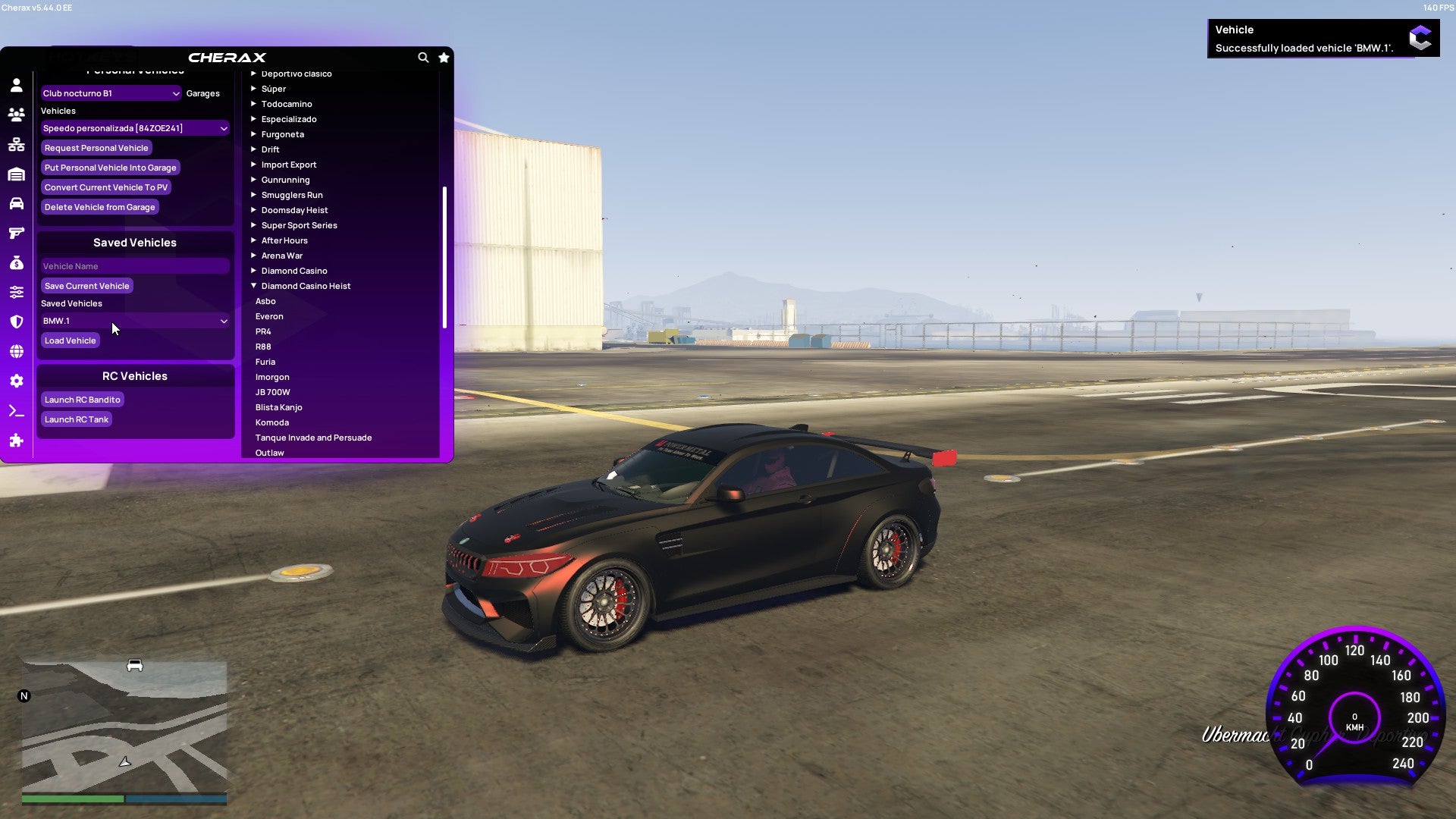The image size is (1456, 819).
Task: Expand the Gunrunning vehicle category
Action: click(x=286, y=180)
